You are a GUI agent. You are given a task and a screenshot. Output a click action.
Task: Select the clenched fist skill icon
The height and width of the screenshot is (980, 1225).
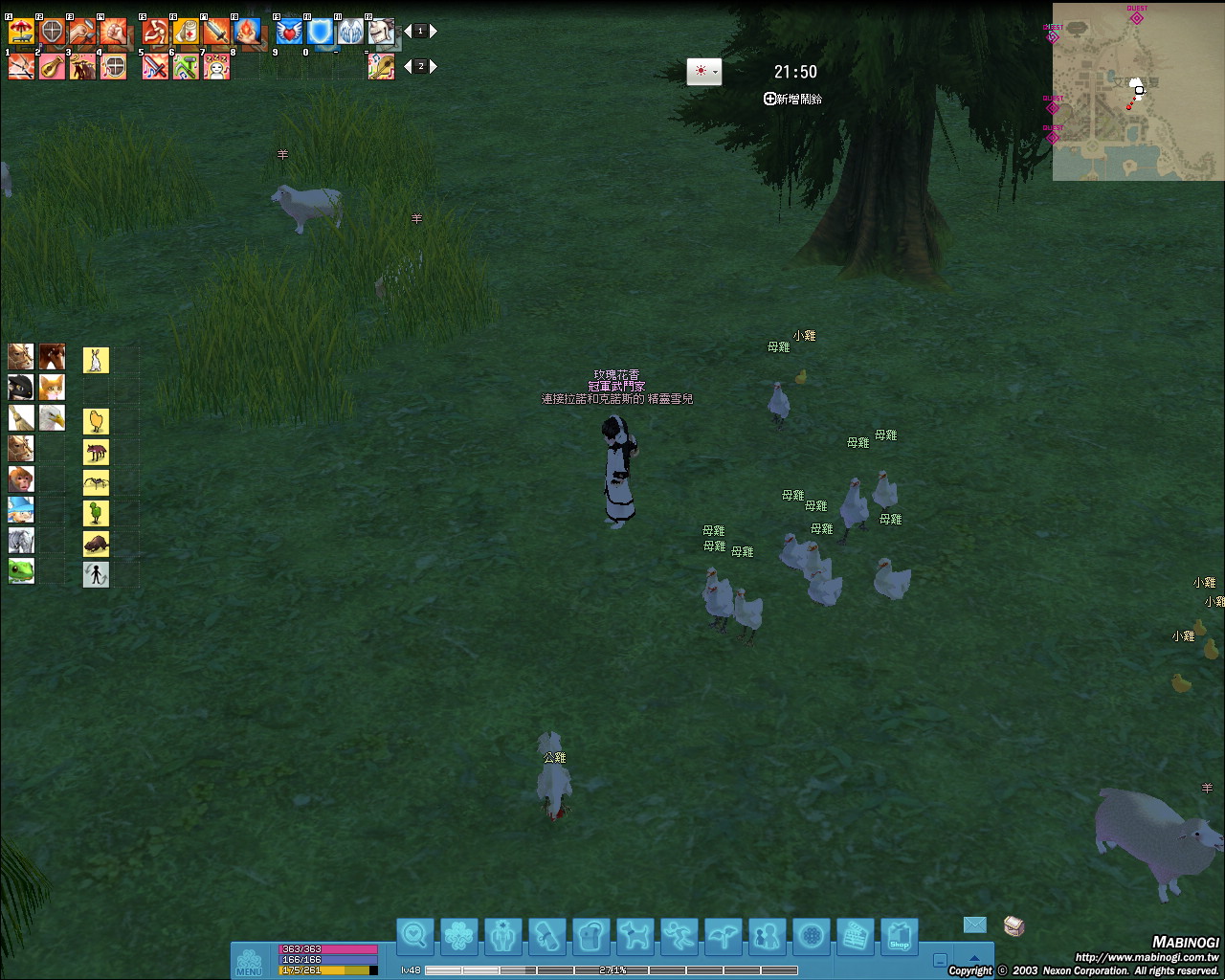click(x=113, y=32)
